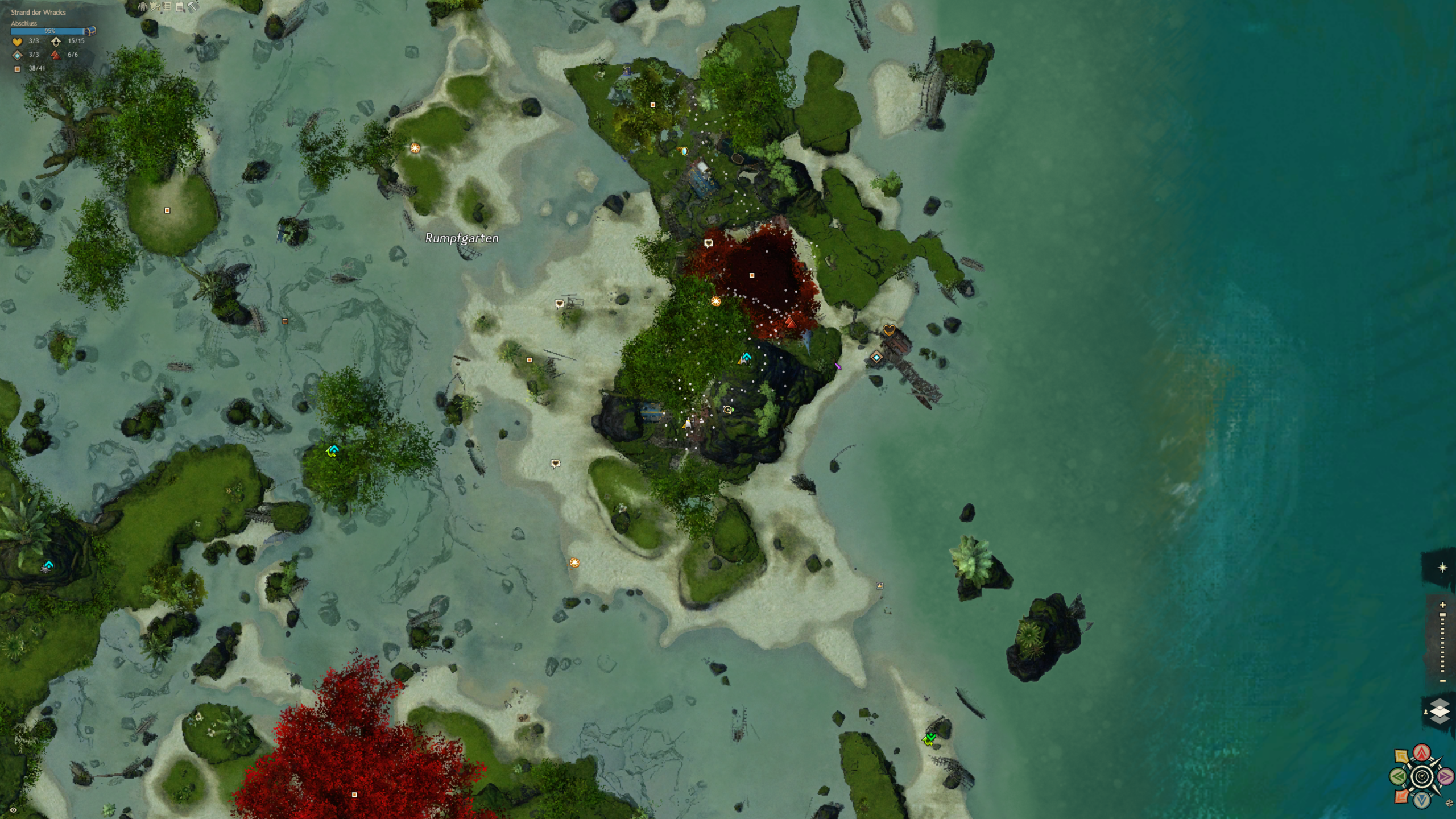Select the yellow square compass marker
This screenshot has height=819, width=1456.
tap(1401, 757)
